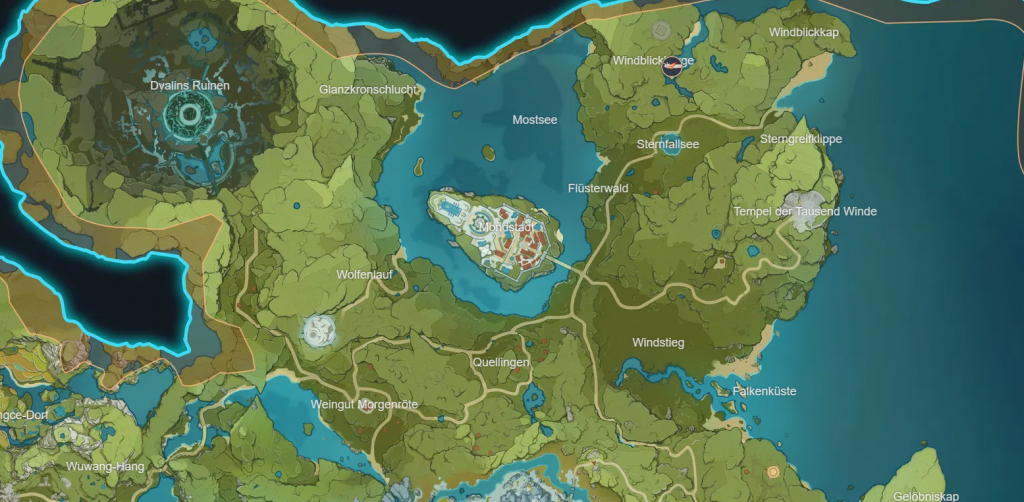Select the map marker pin at Windblickberge
The image size is (1024, 502).
675,65
